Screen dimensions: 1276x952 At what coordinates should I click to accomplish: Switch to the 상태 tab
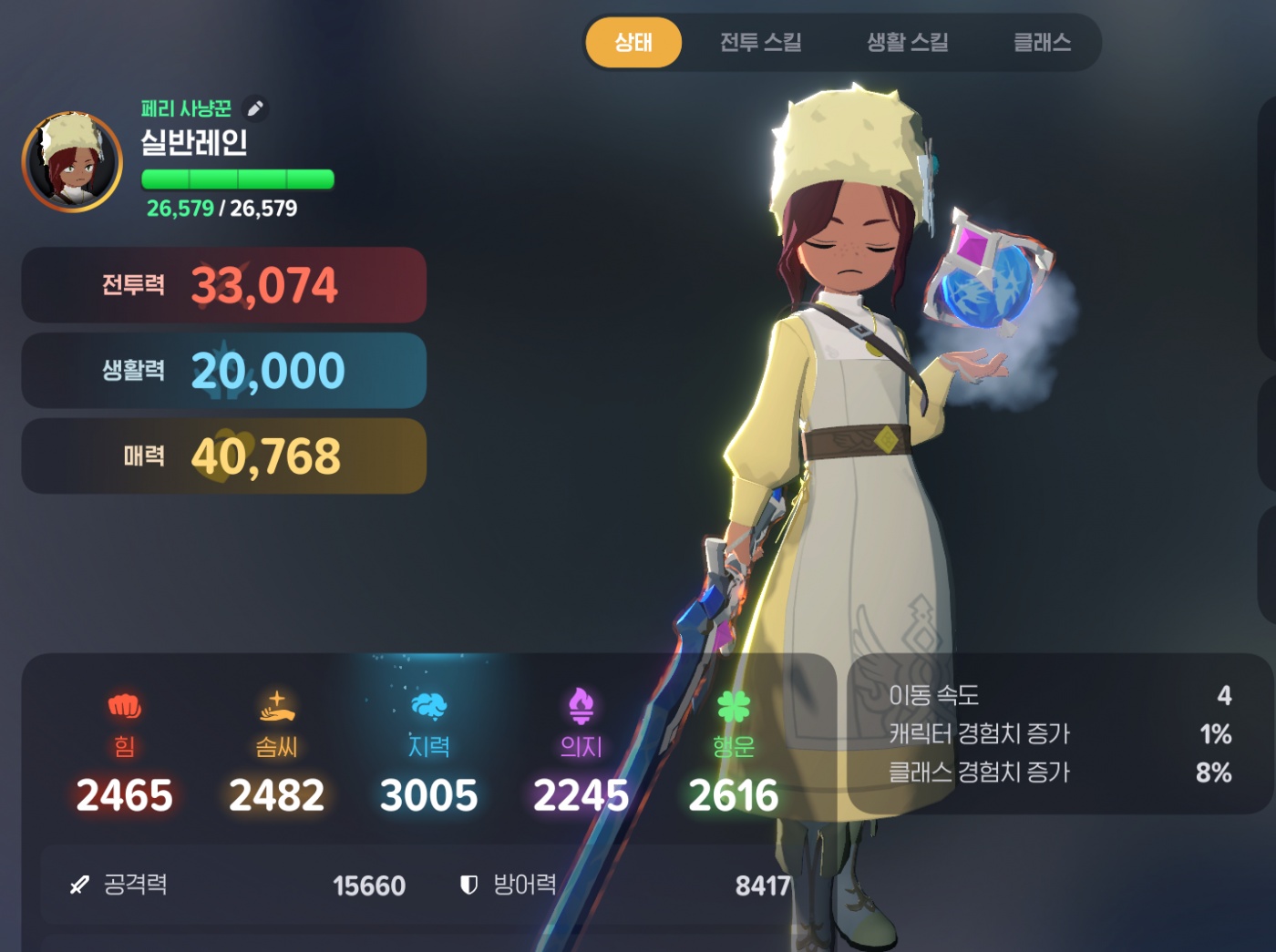pos(633,43)
